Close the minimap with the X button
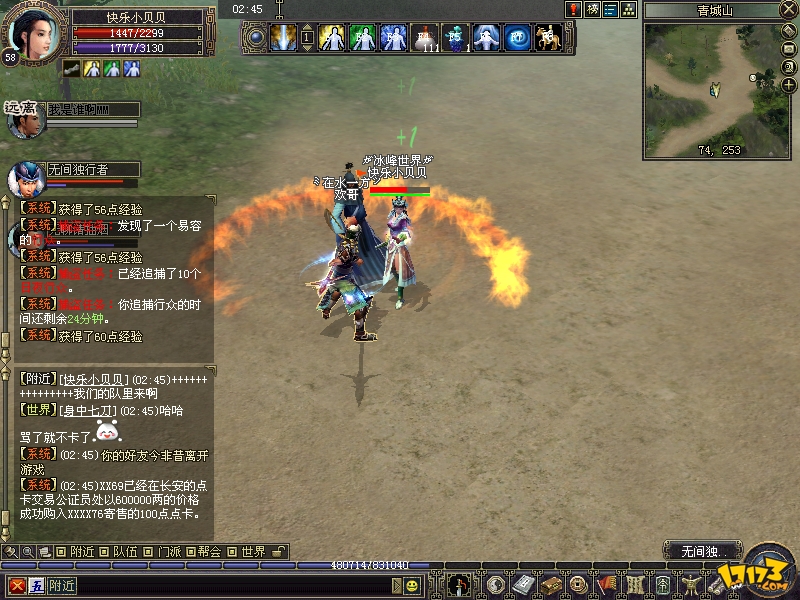 click(789, 11)
